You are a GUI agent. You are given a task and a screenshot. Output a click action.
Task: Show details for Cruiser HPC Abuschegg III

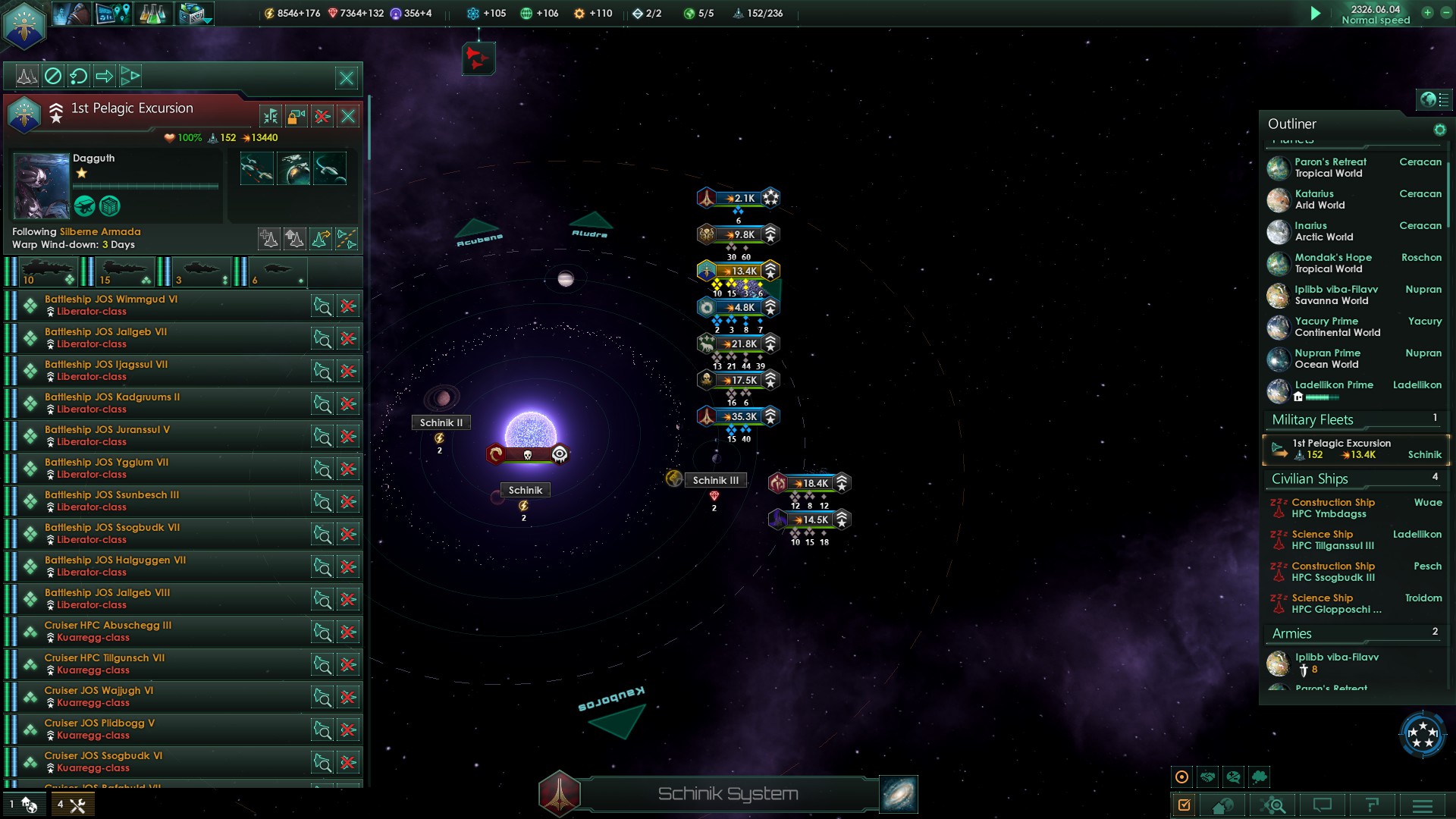click(322, 632)
